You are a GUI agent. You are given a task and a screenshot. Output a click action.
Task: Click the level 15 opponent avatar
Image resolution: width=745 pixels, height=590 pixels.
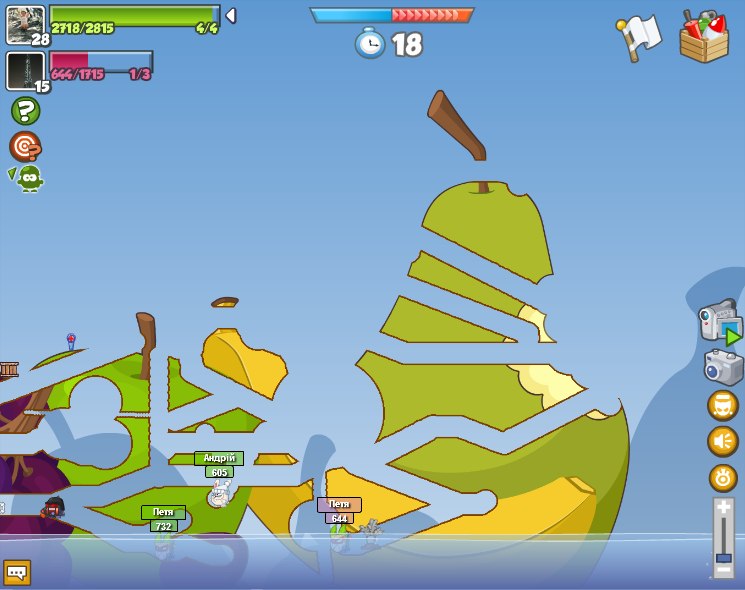pos(25,71)
